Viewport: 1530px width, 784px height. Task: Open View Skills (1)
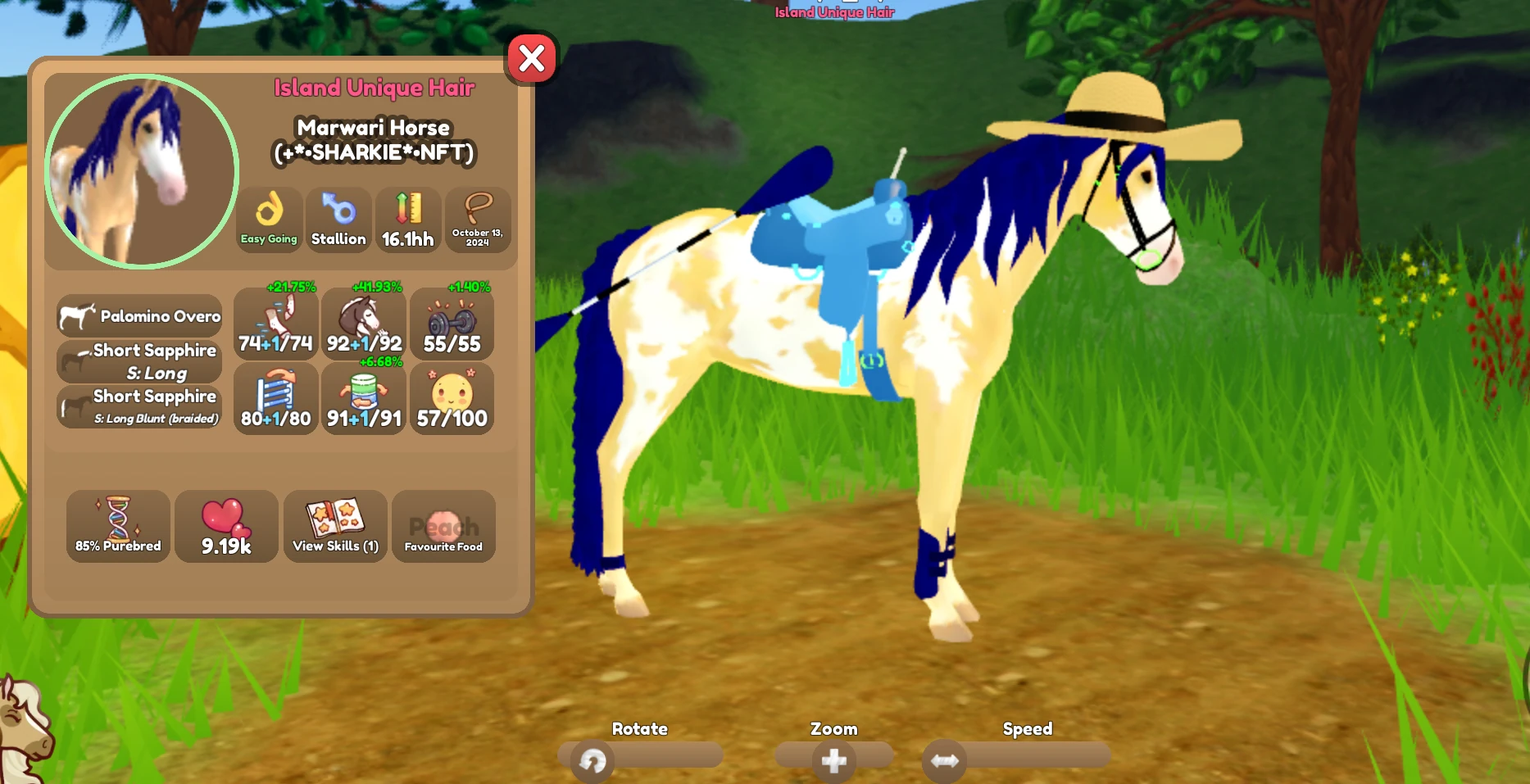coord(335,526)
